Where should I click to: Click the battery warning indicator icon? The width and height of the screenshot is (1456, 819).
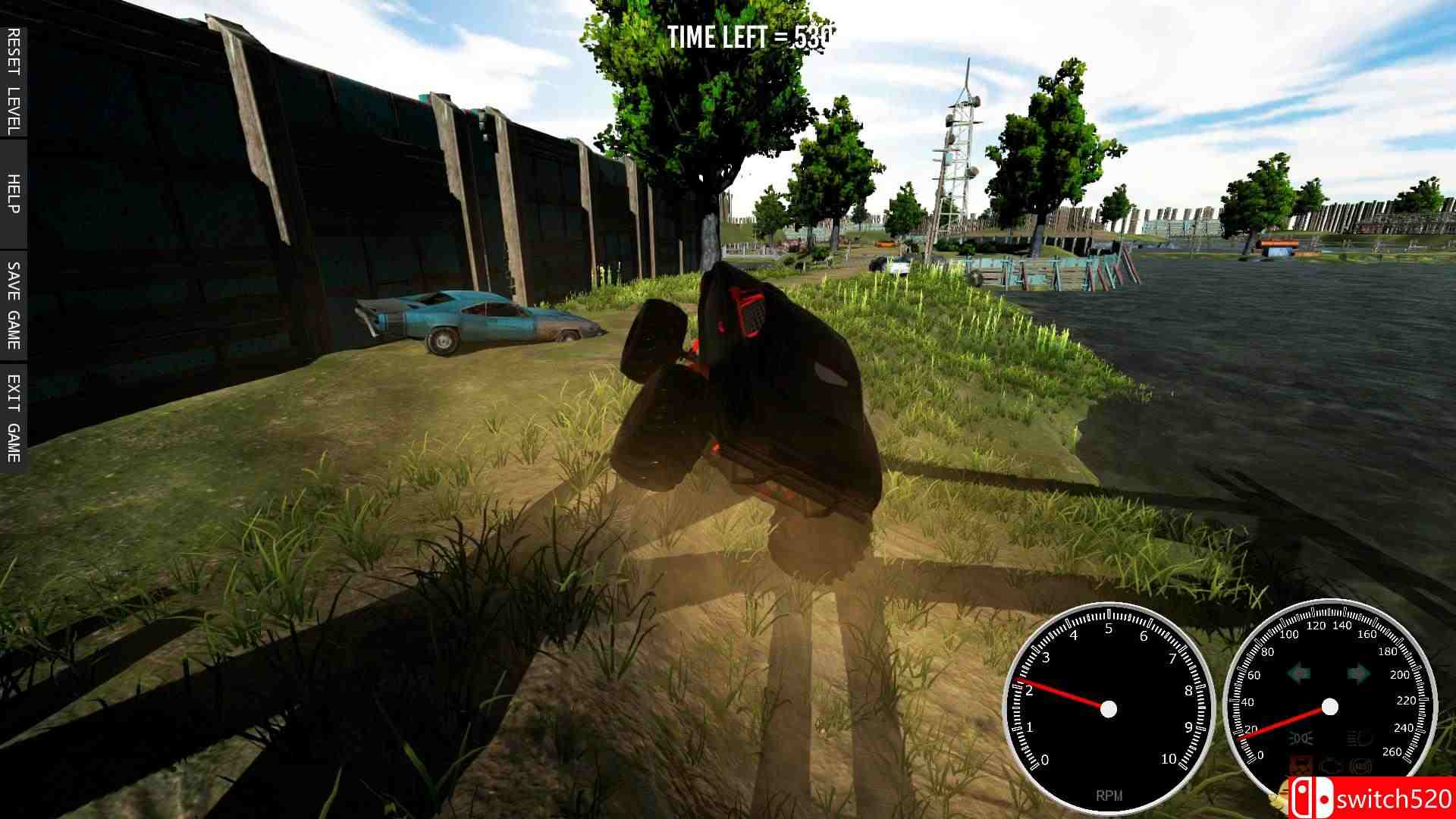pos(1301,764)
